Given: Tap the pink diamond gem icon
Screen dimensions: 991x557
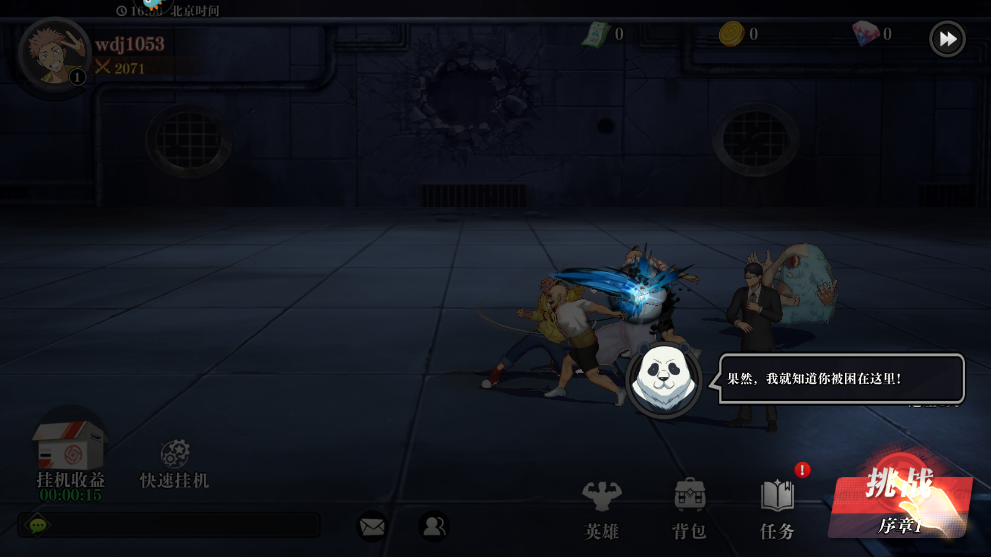Looking at the screenshot, I should coord(865,34).
